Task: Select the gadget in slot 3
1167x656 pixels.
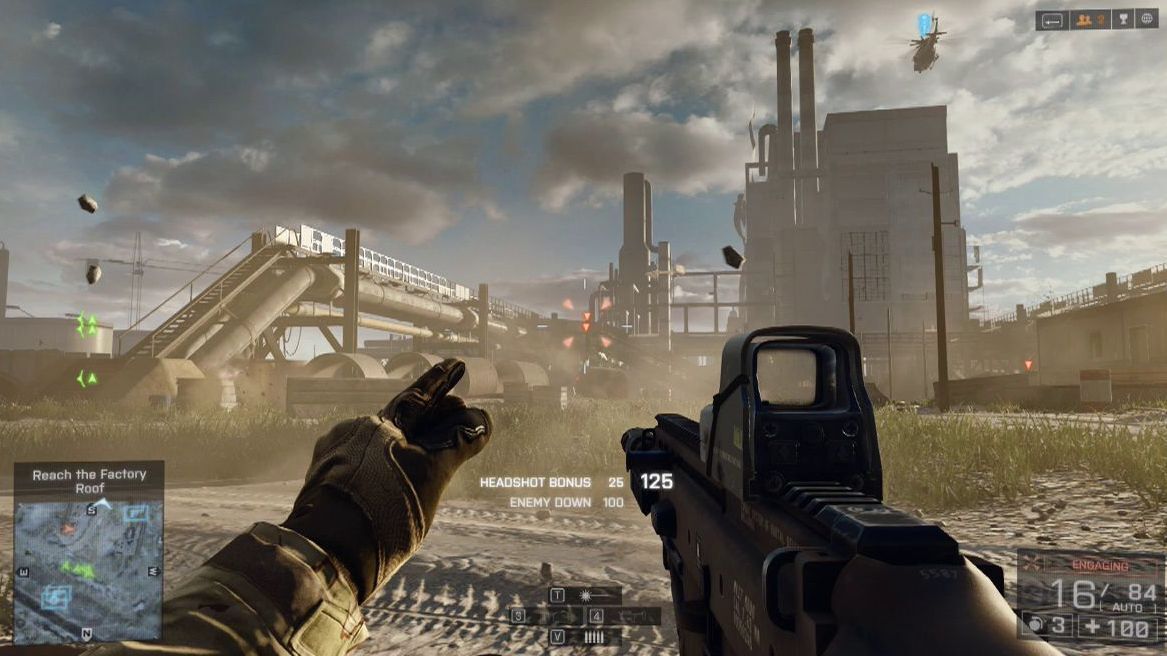Action: 541,616
